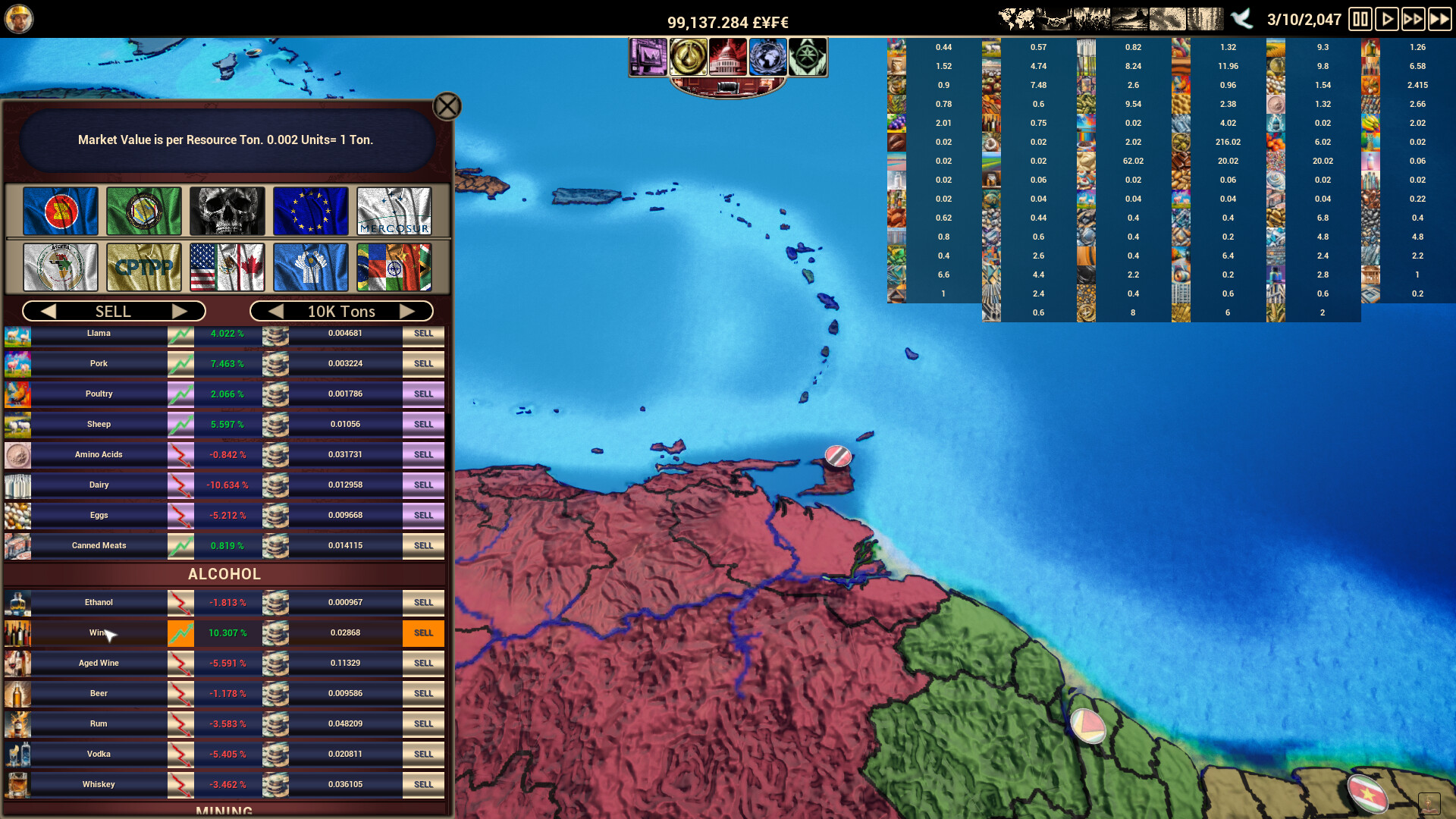The image size is (1456, 819).
Task: Sell Wine on the market
Action: [422, 632]
